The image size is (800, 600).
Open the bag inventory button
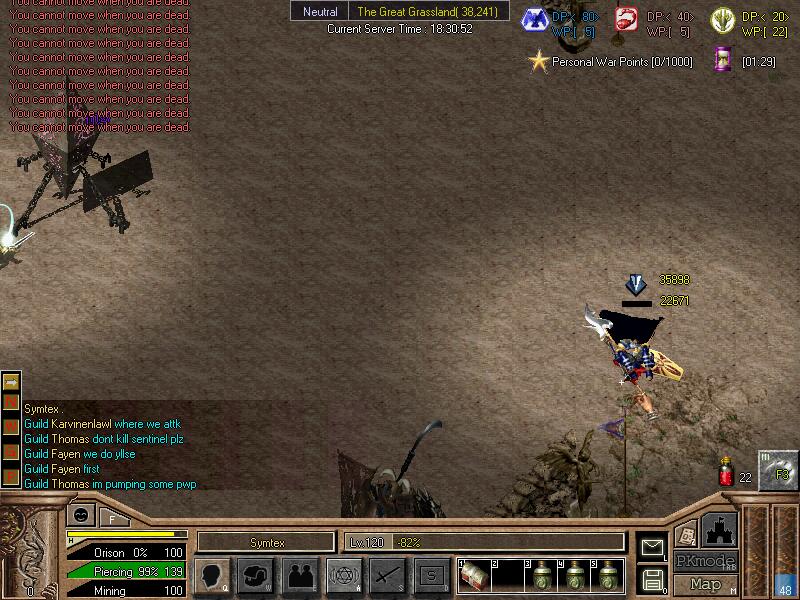click(256, 575)
